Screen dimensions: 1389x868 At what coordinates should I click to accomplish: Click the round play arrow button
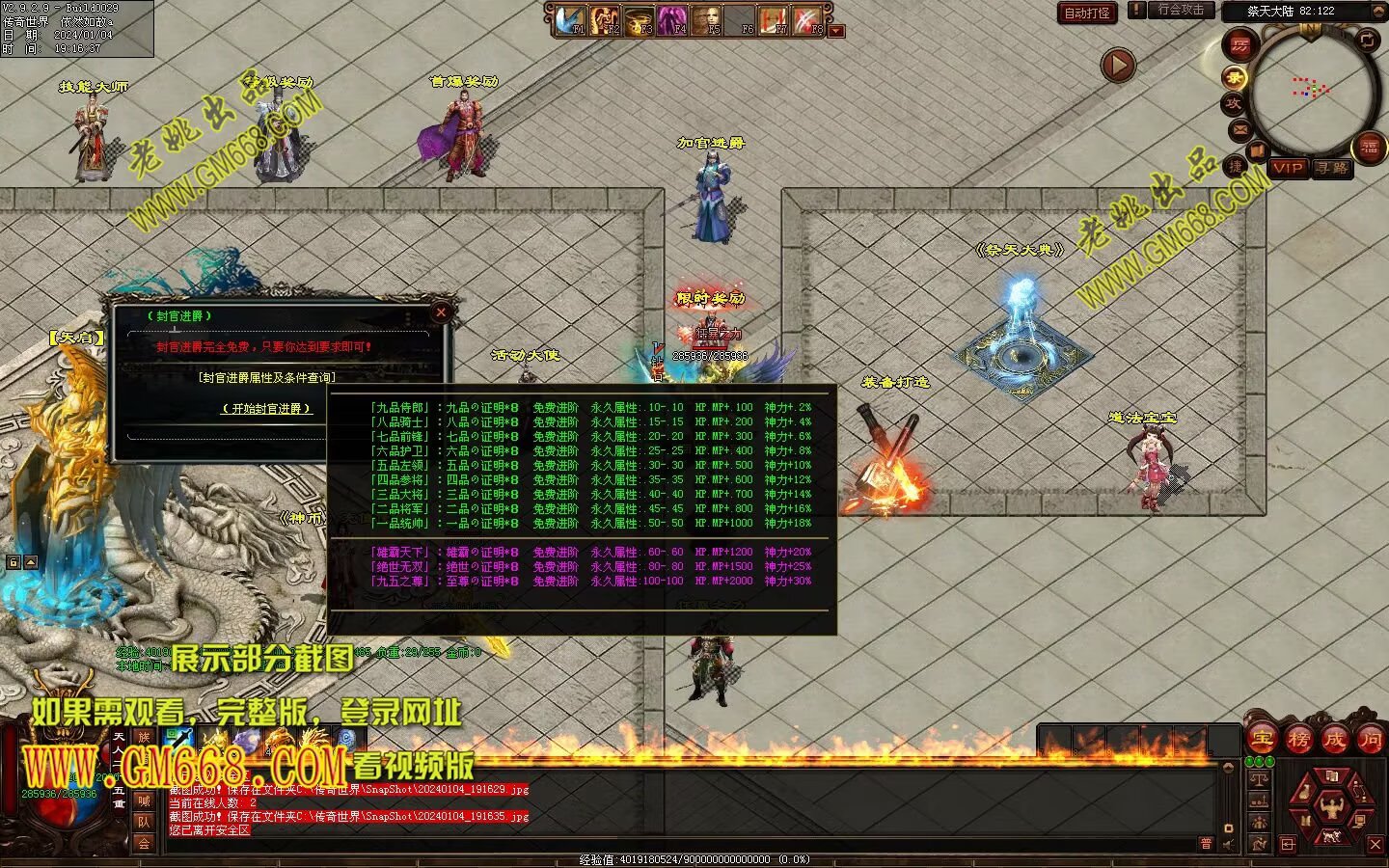1118,66
